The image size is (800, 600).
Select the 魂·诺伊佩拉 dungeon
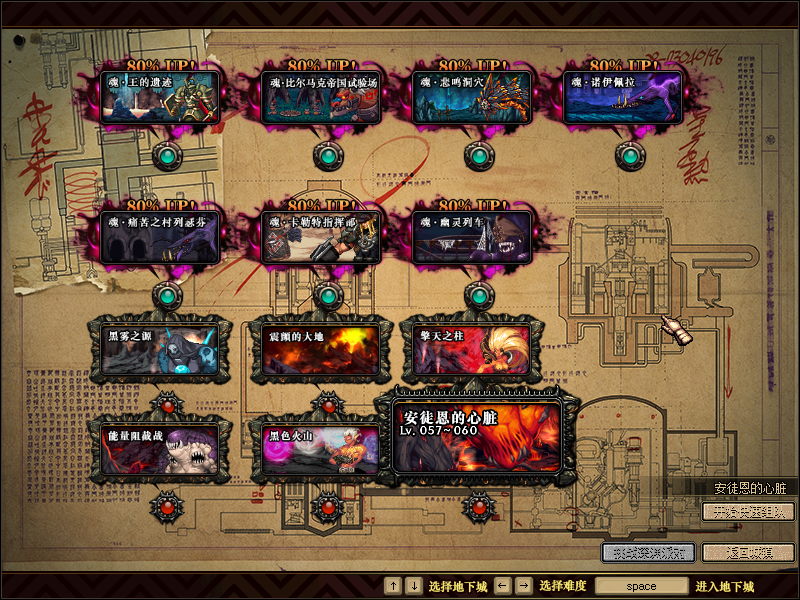622,97
